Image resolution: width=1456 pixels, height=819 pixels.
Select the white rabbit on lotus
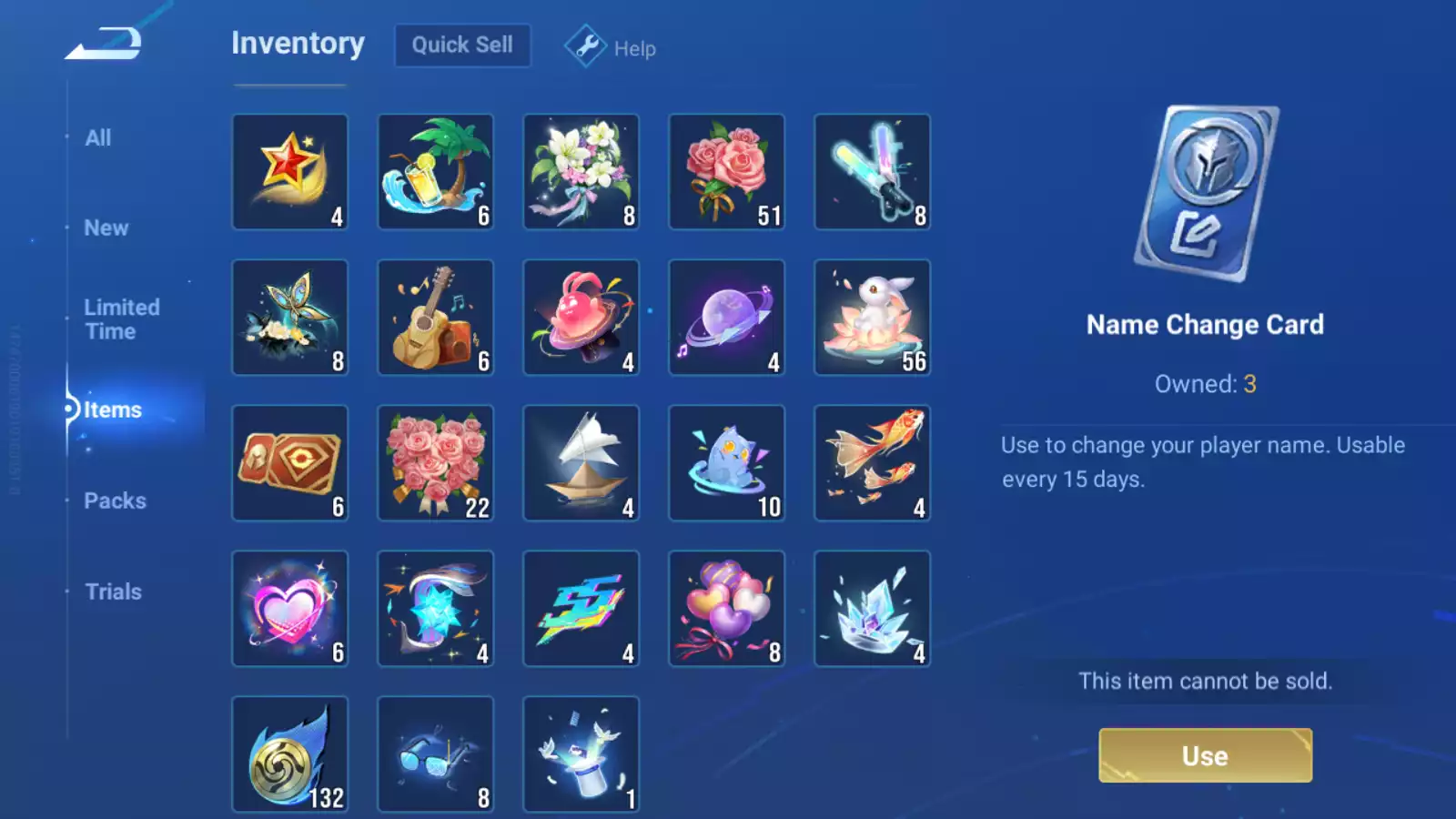873,318
